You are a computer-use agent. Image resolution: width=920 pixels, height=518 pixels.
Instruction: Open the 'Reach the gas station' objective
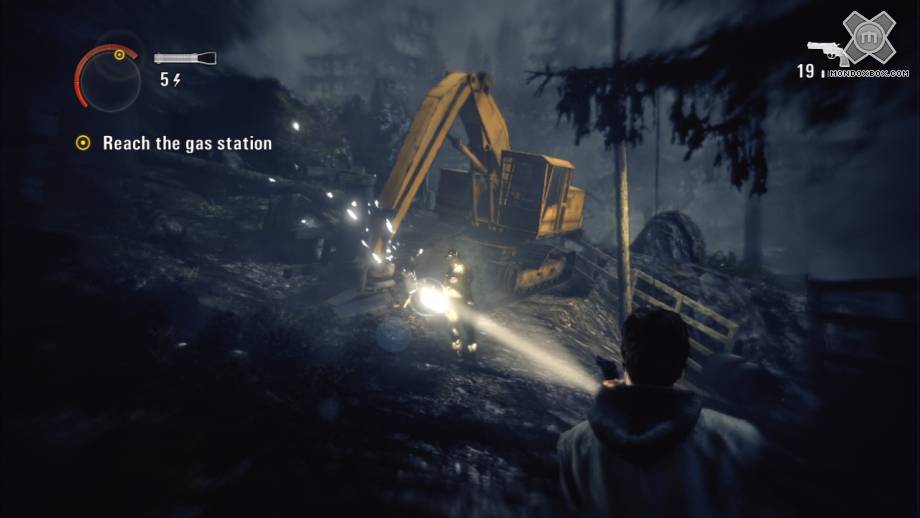tap(187, 143)
